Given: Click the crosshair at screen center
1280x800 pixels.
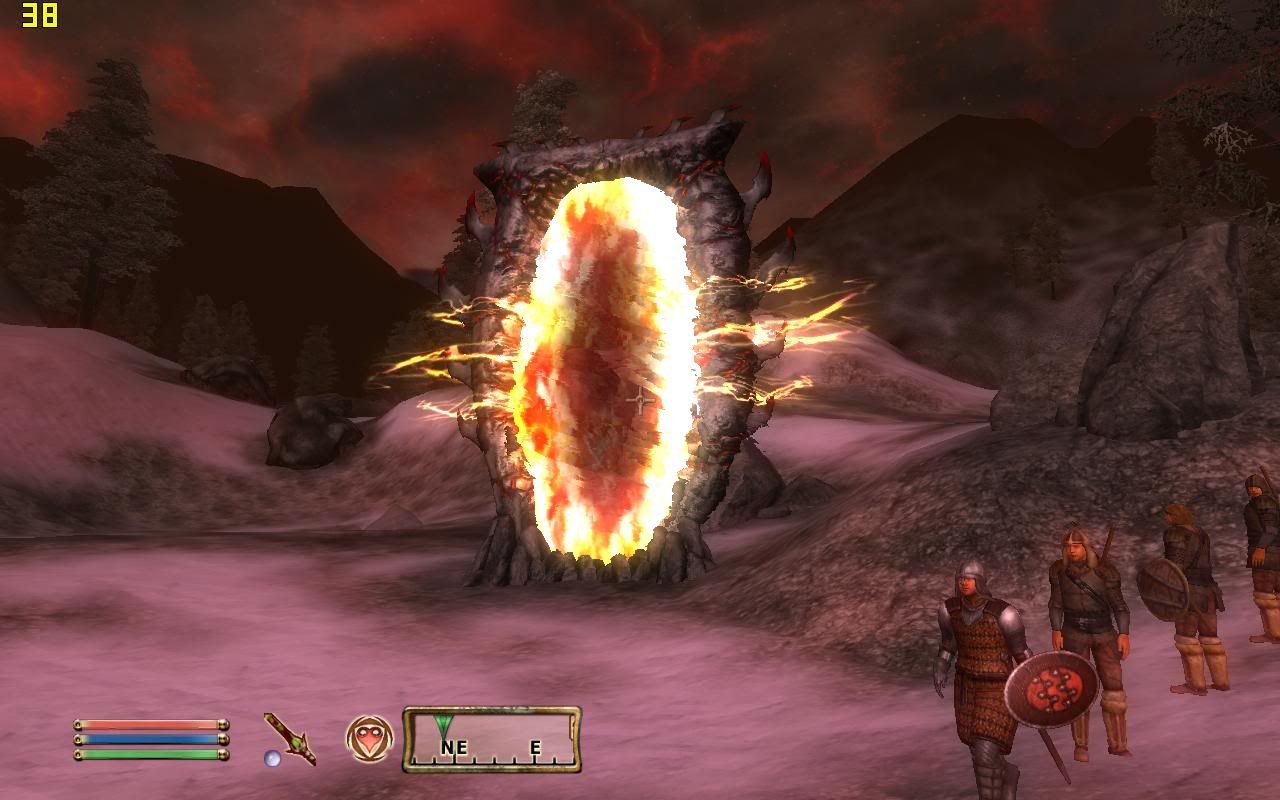Looking at the screenshot, I should tap(638, 400).
